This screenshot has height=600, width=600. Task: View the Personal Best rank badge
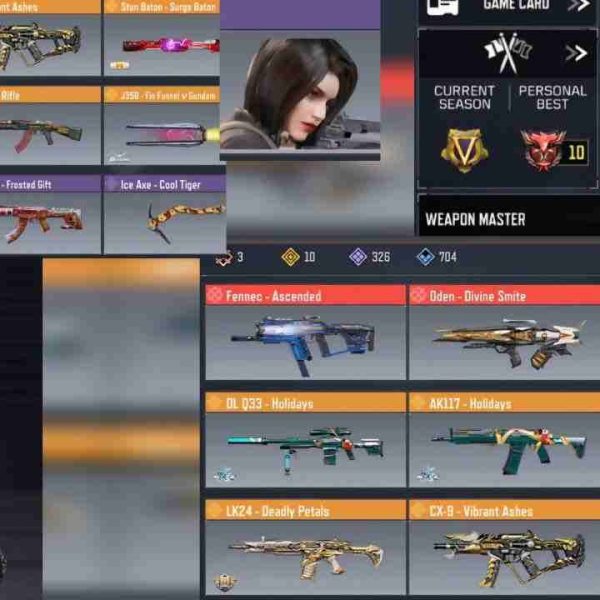pos(544,150)
